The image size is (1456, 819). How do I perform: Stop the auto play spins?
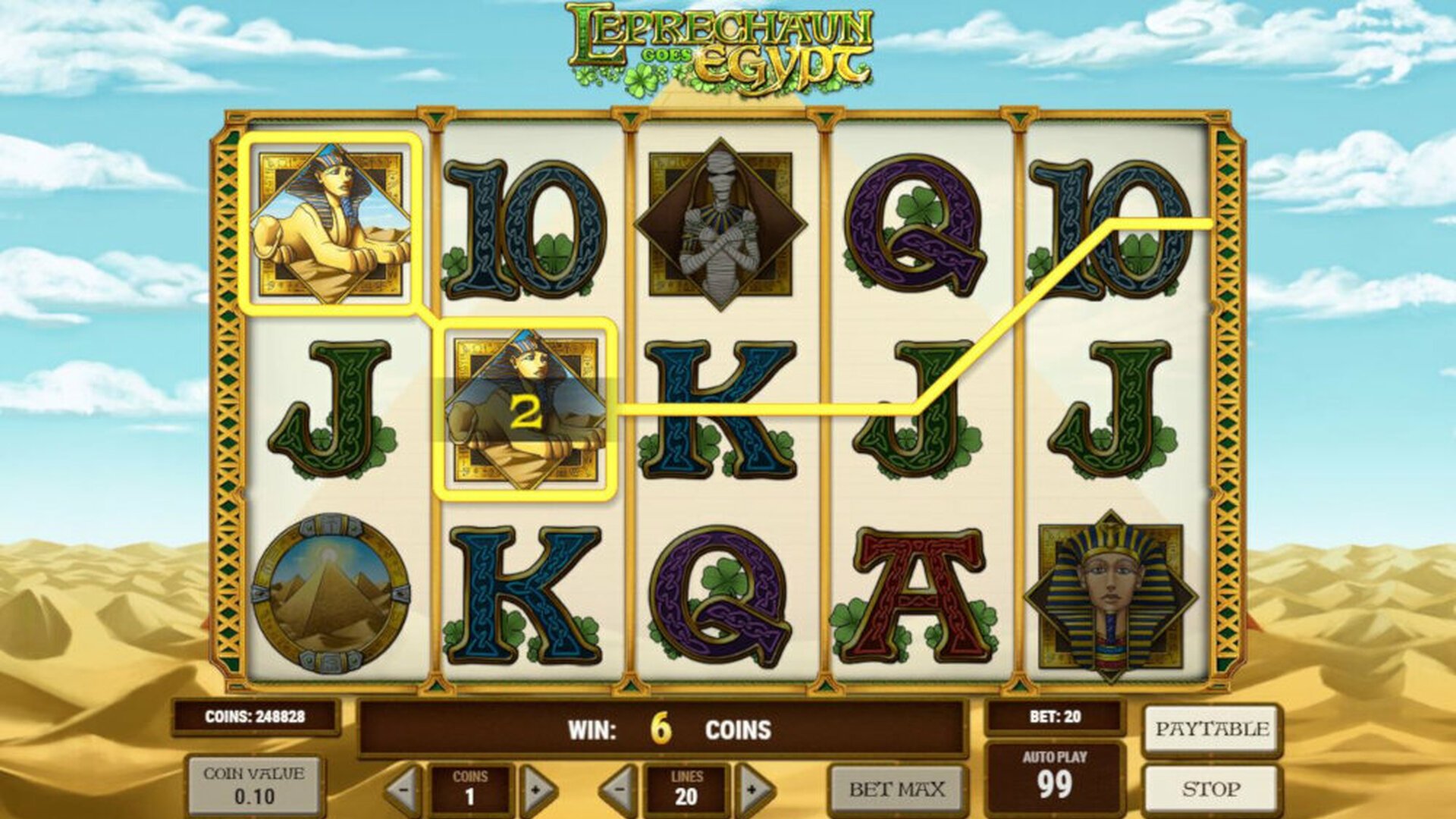click(1211, 789)
